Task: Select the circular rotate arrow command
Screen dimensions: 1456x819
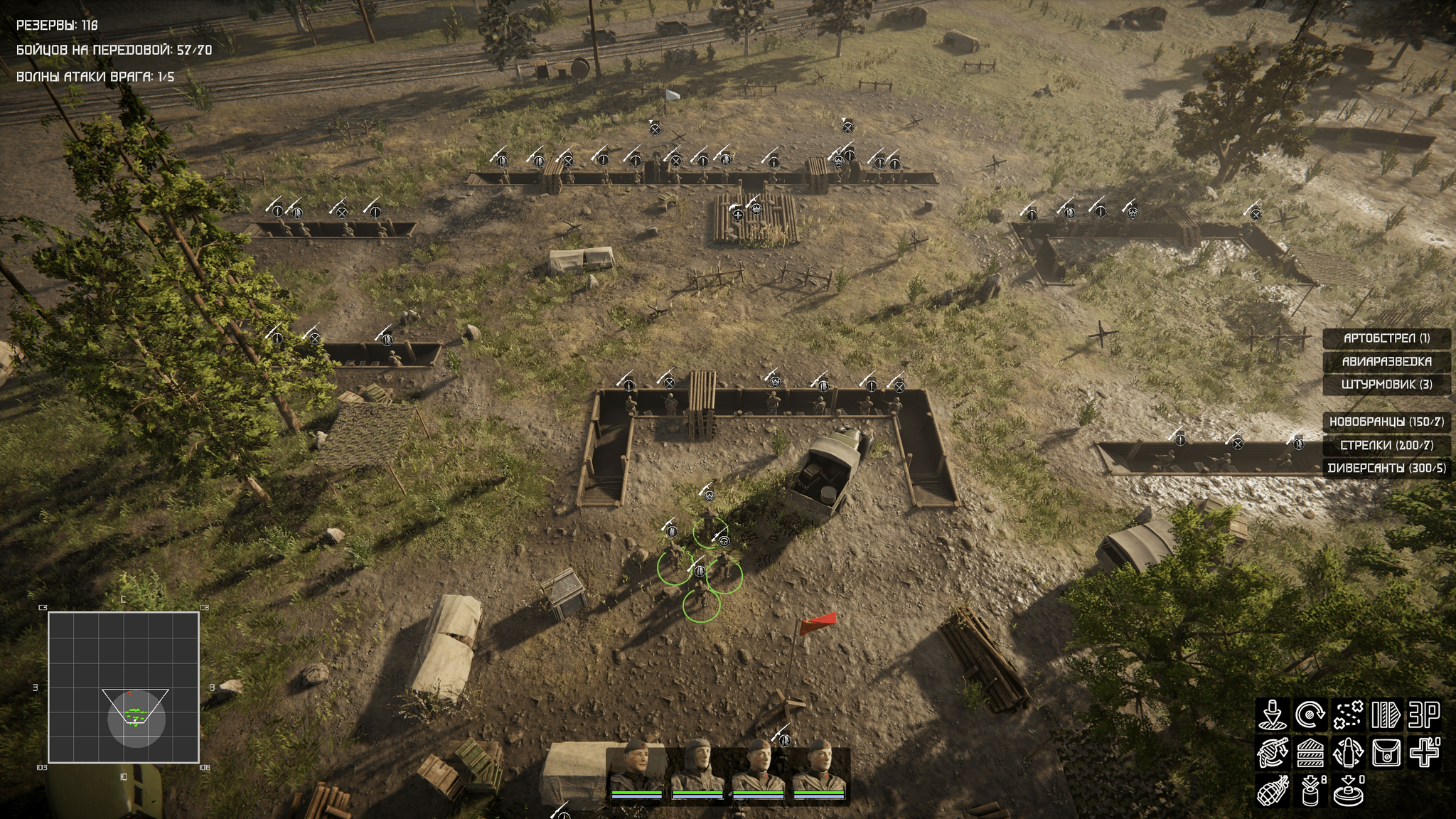Action: tap(1310, 715)
